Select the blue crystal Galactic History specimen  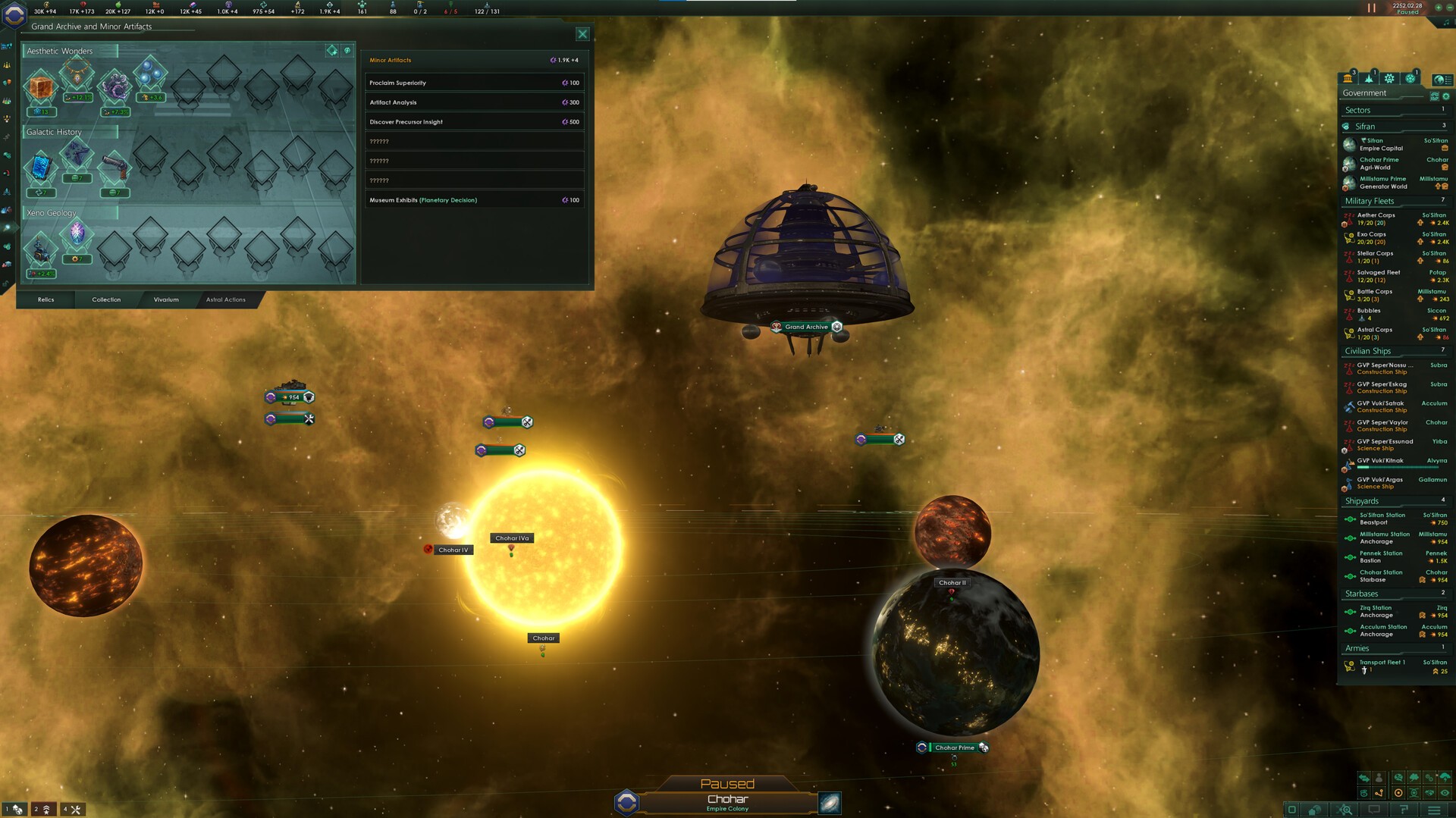(41, 168)
